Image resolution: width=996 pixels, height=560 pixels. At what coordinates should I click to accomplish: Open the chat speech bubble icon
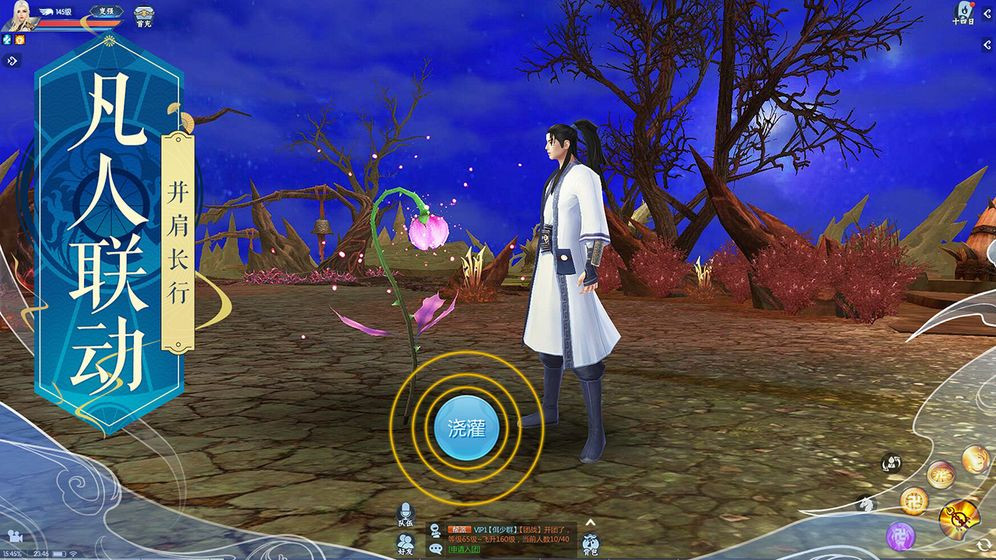[436, 549]
